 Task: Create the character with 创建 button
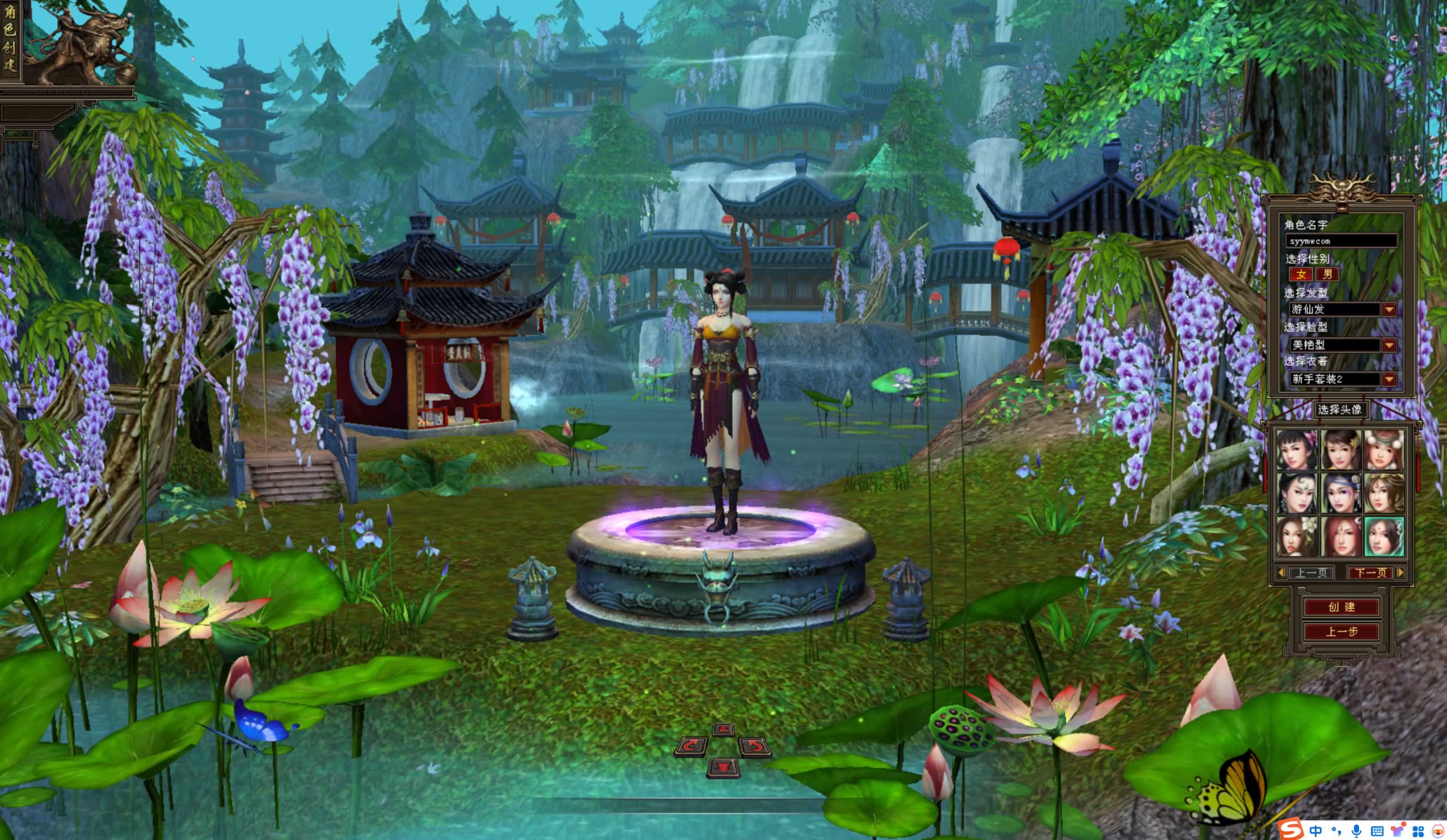(x=1341, y=607)
